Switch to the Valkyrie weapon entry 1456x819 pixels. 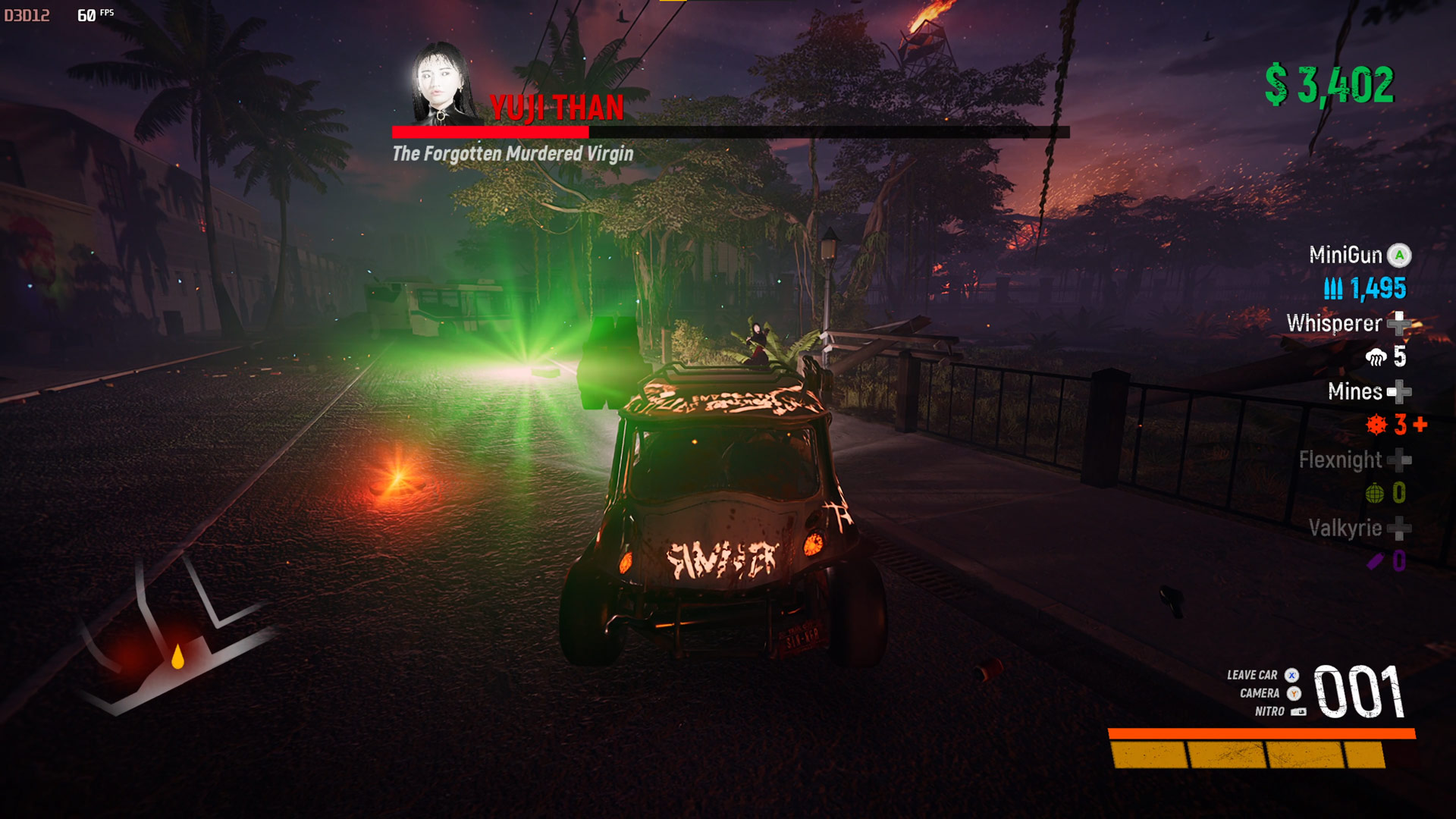(x=1345, y=529)
